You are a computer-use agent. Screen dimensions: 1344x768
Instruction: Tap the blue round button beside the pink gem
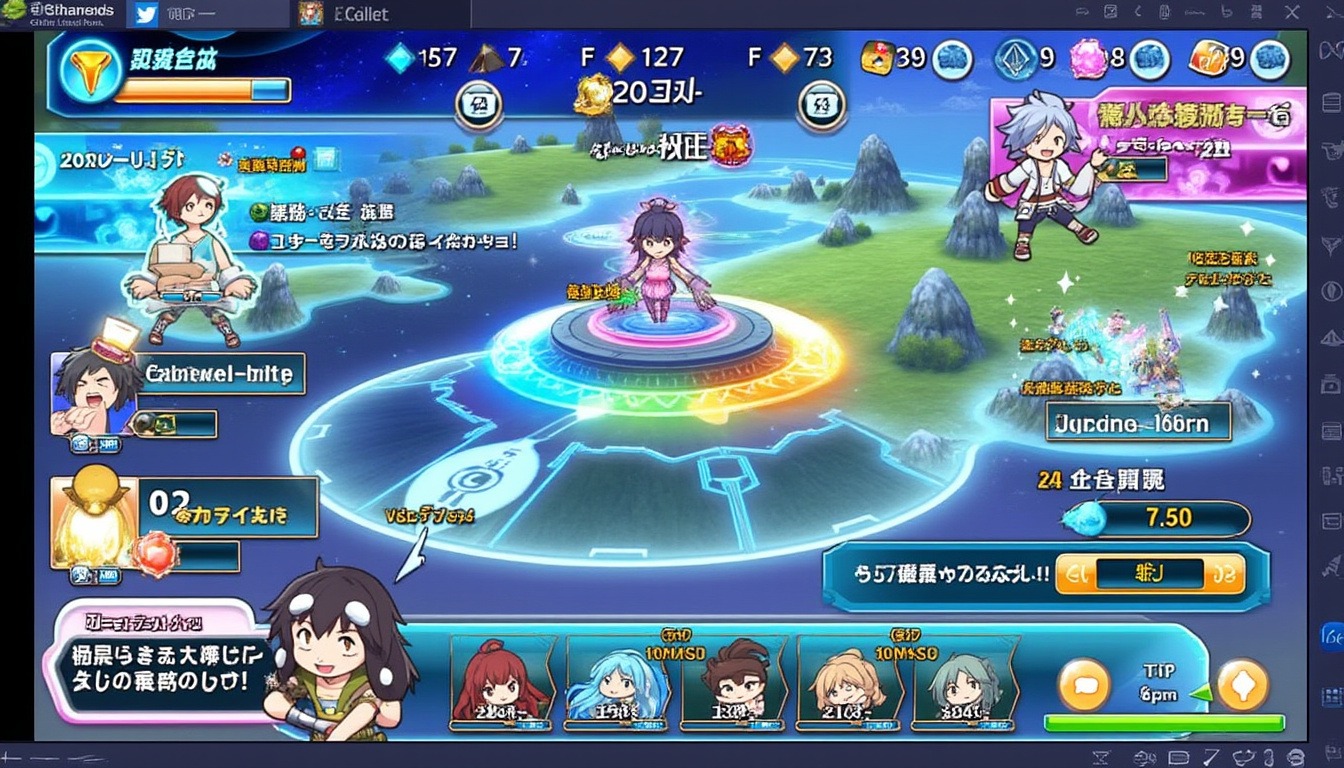(x=1150, y=60)
